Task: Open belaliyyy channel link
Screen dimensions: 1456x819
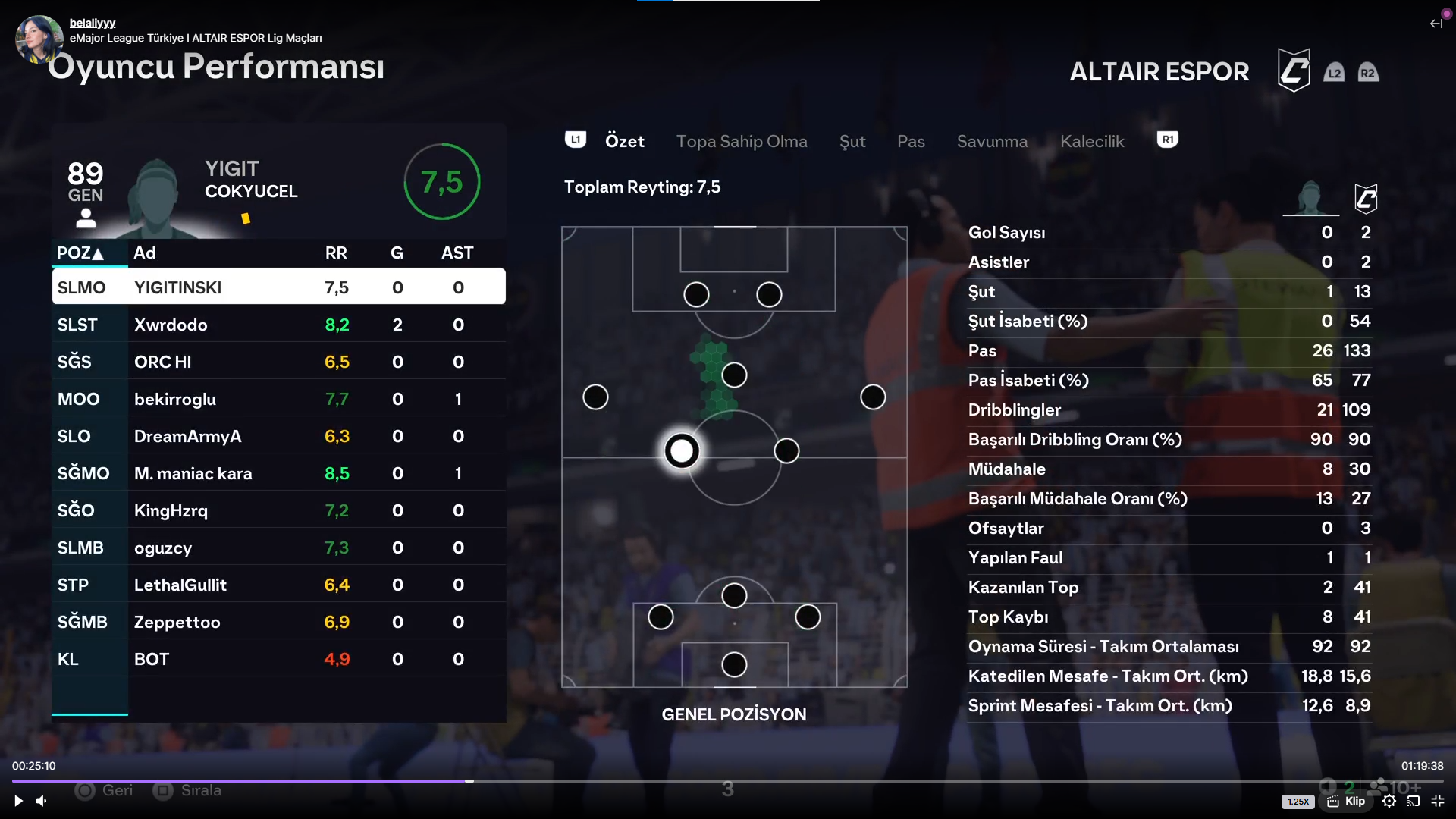Action: click(x=93, y=23)
